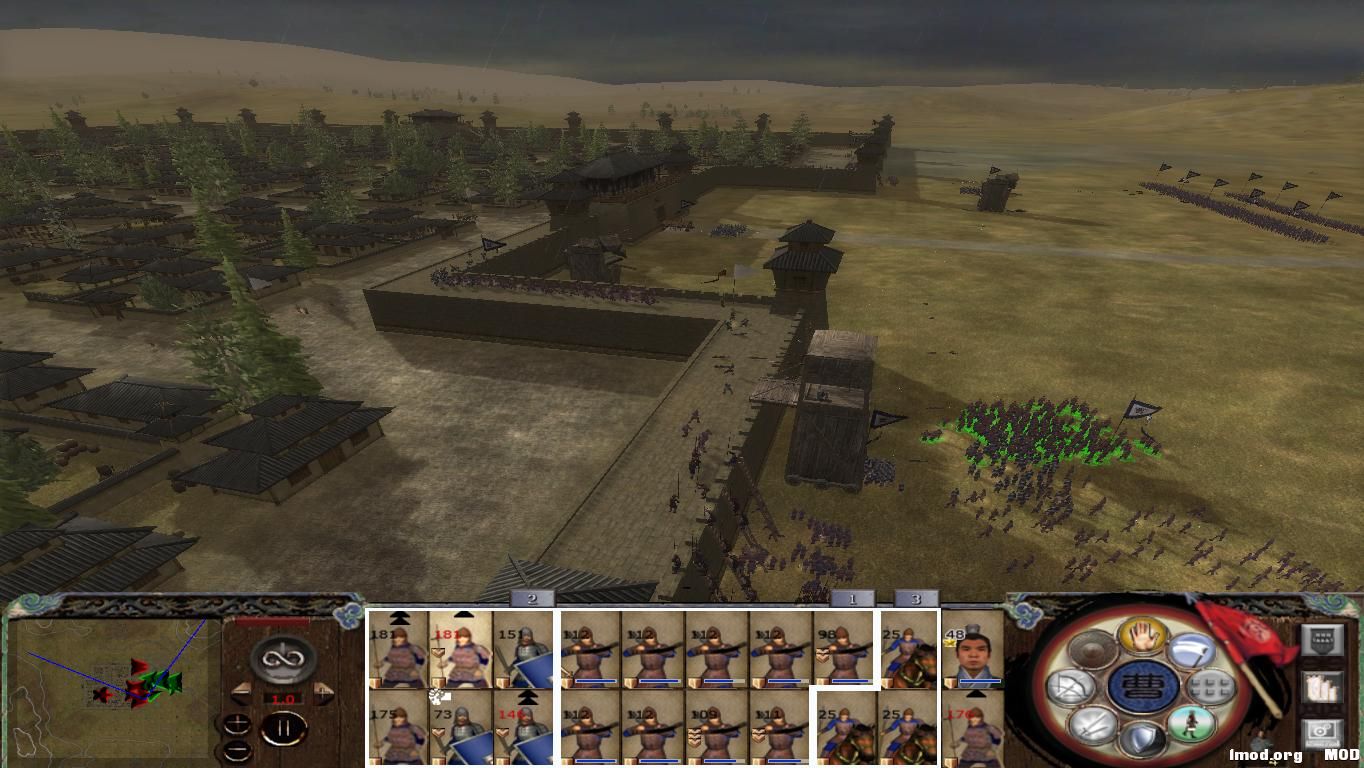
Task: Click the Cao faction emblem at the radial center
Action: coord(1140,686)
